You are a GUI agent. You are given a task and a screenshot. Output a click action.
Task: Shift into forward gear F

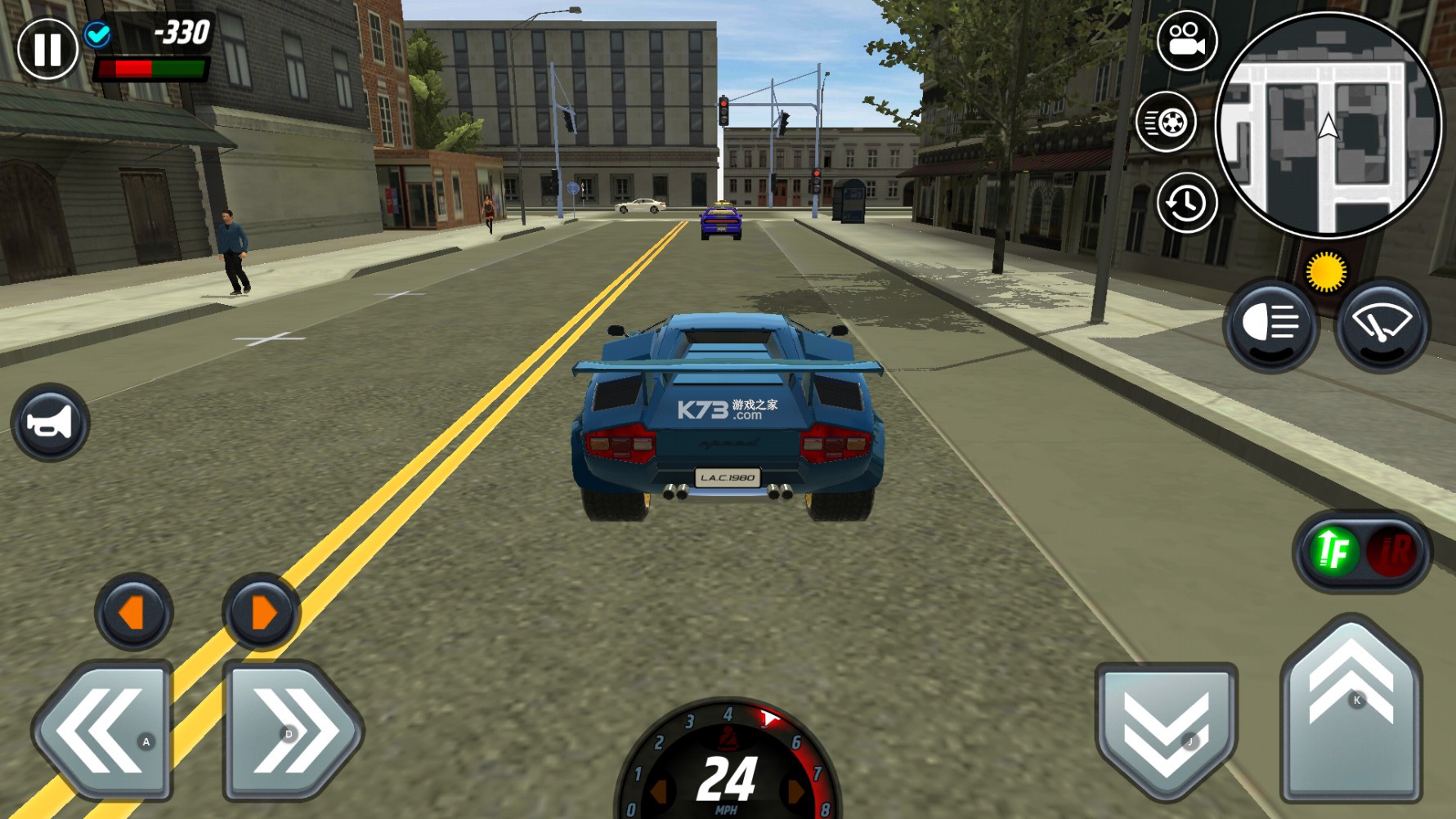1333,552
